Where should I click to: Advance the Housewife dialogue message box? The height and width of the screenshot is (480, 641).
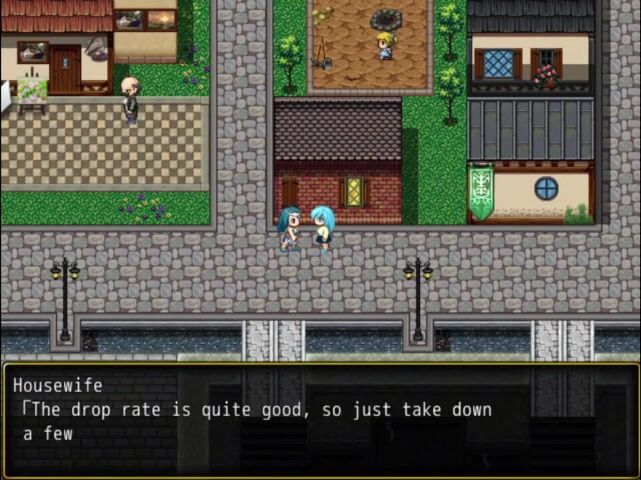(x=320, y=420)
